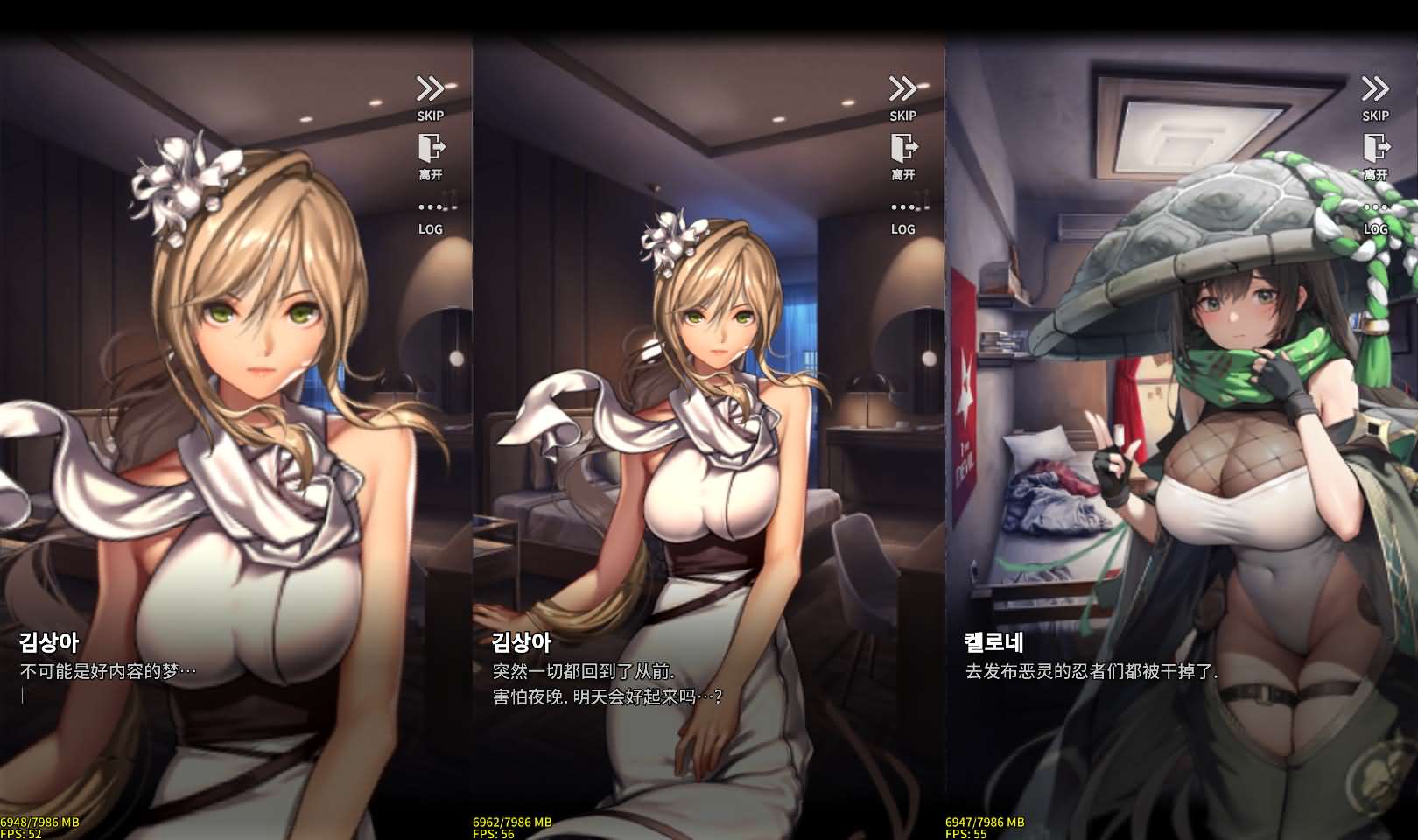Click the 6948/7986 MB memory indicator
The width and height of the screenshot is (1418, 840).
coord(41,821)
